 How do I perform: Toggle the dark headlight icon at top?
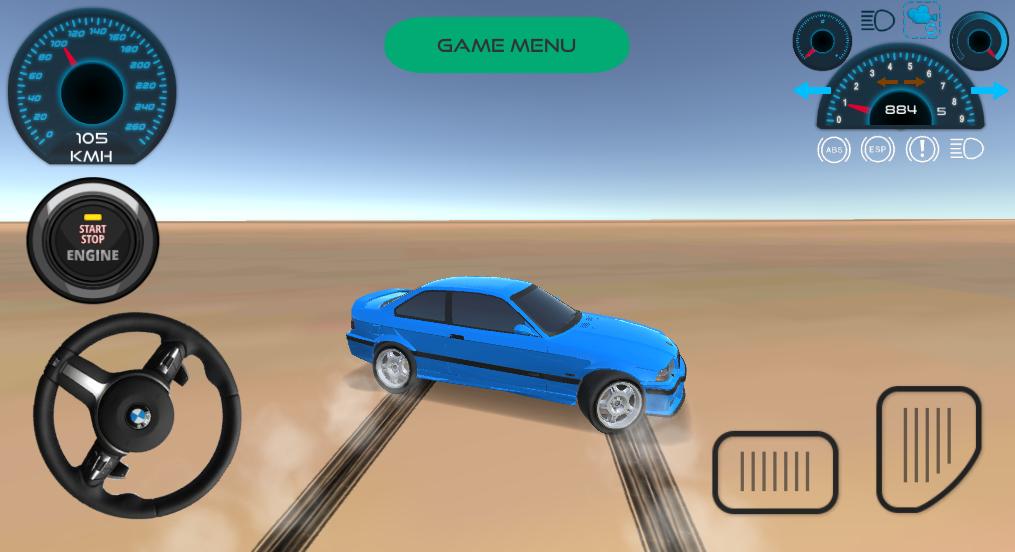[877, 20]
